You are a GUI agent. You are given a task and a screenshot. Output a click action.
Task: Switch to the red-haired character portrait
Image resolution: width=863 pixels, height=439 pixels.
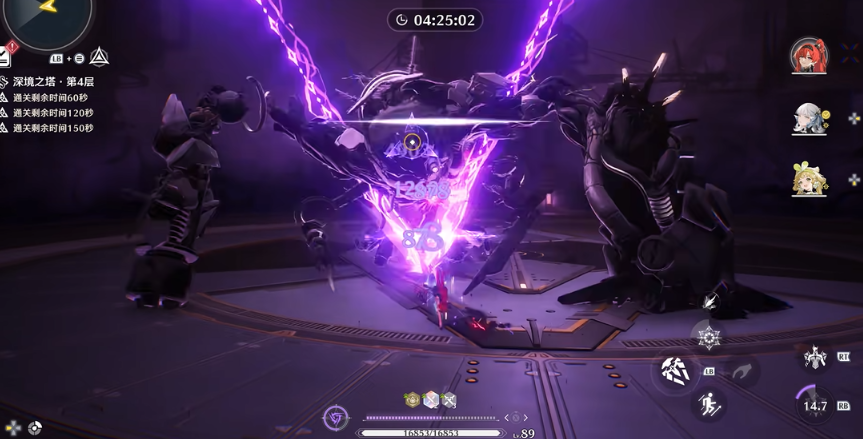(808, 54)
